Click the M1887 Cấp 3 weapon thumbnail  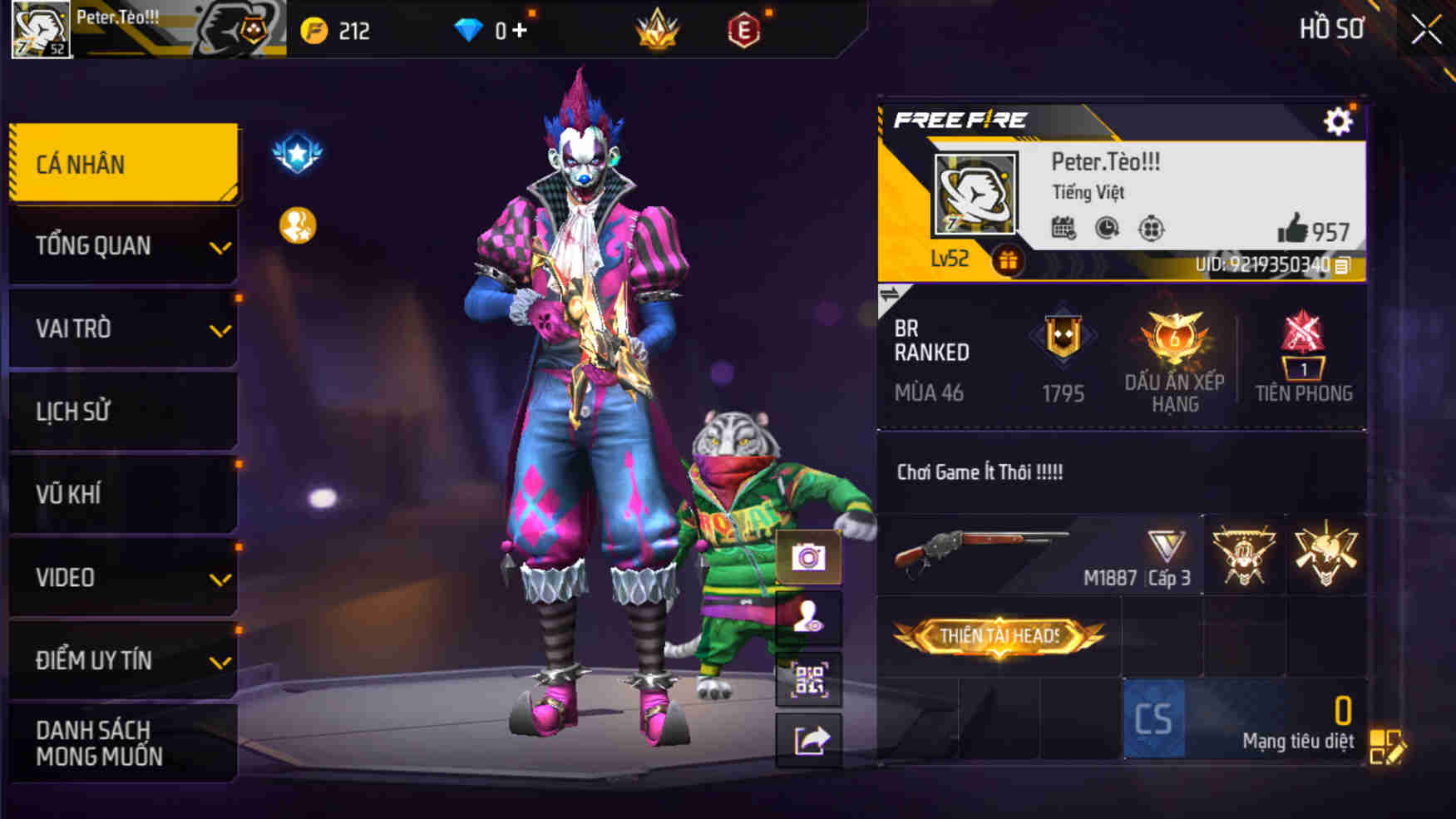[998, 553]
